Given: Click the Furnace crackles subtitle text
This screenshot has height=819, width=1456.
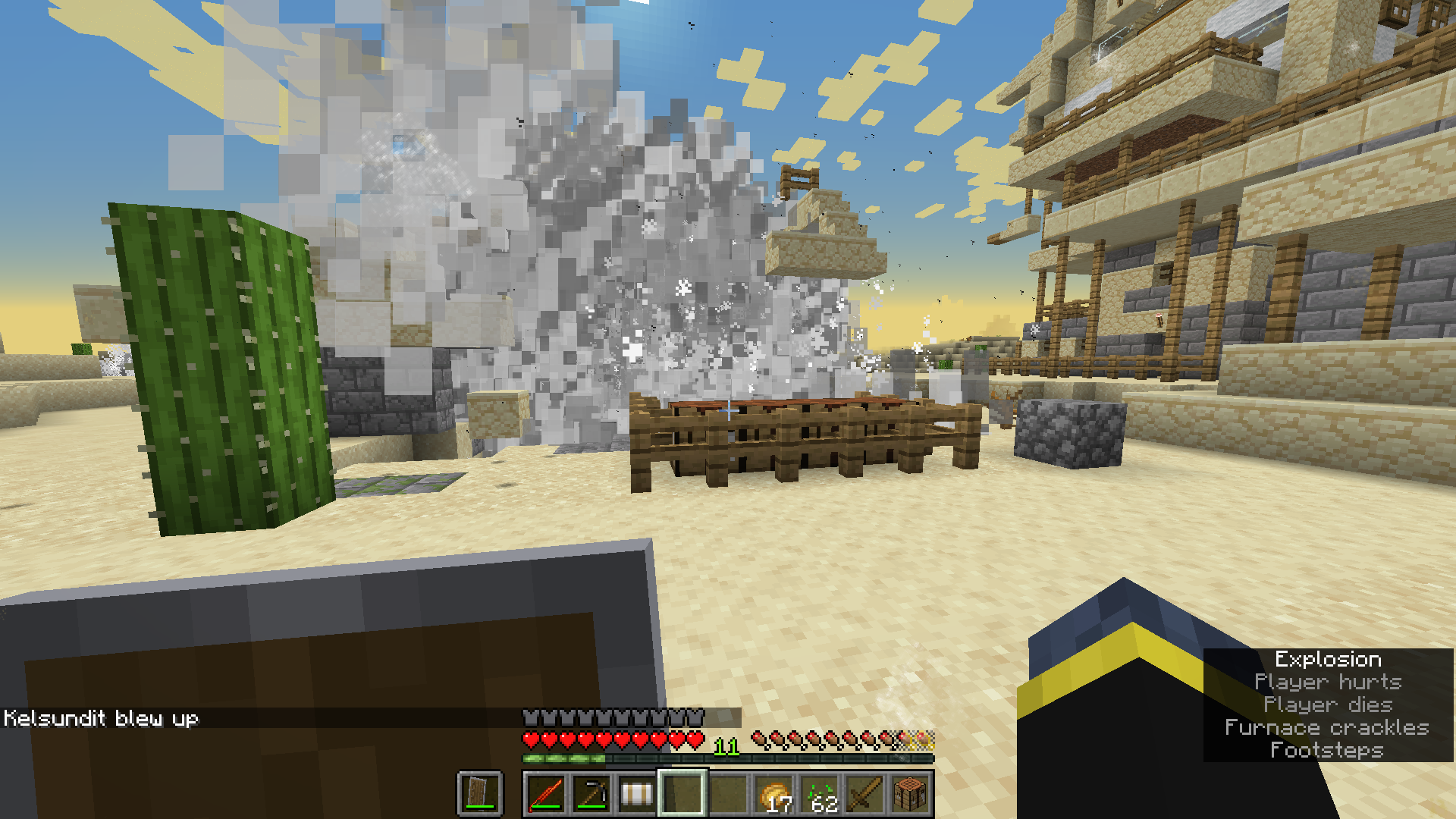Looking at the screenshot, I should point(1329,726).
